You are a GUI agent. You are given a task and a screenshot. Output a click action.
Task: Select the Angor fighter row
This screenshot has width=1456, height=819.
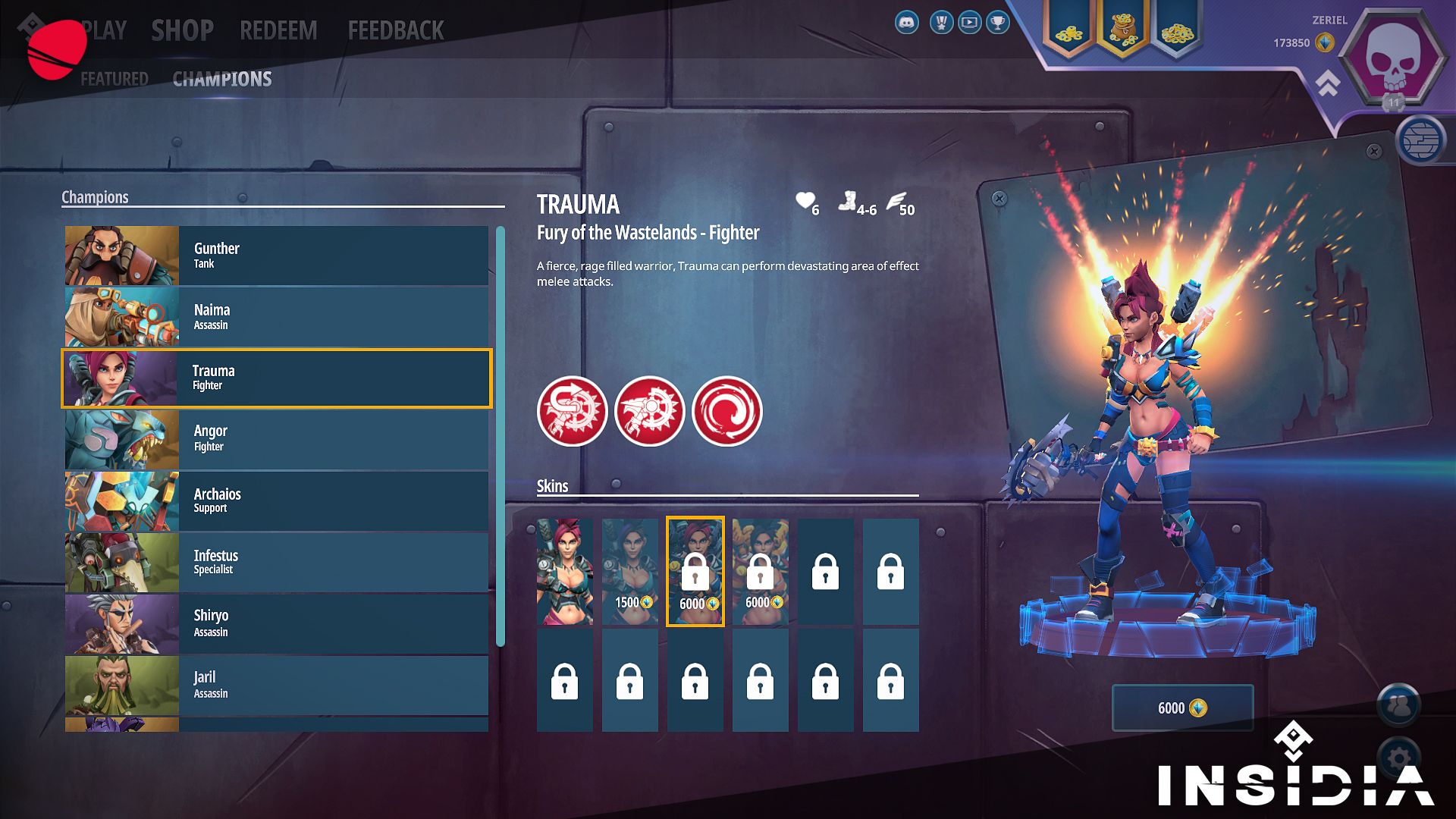pos(277,440)
